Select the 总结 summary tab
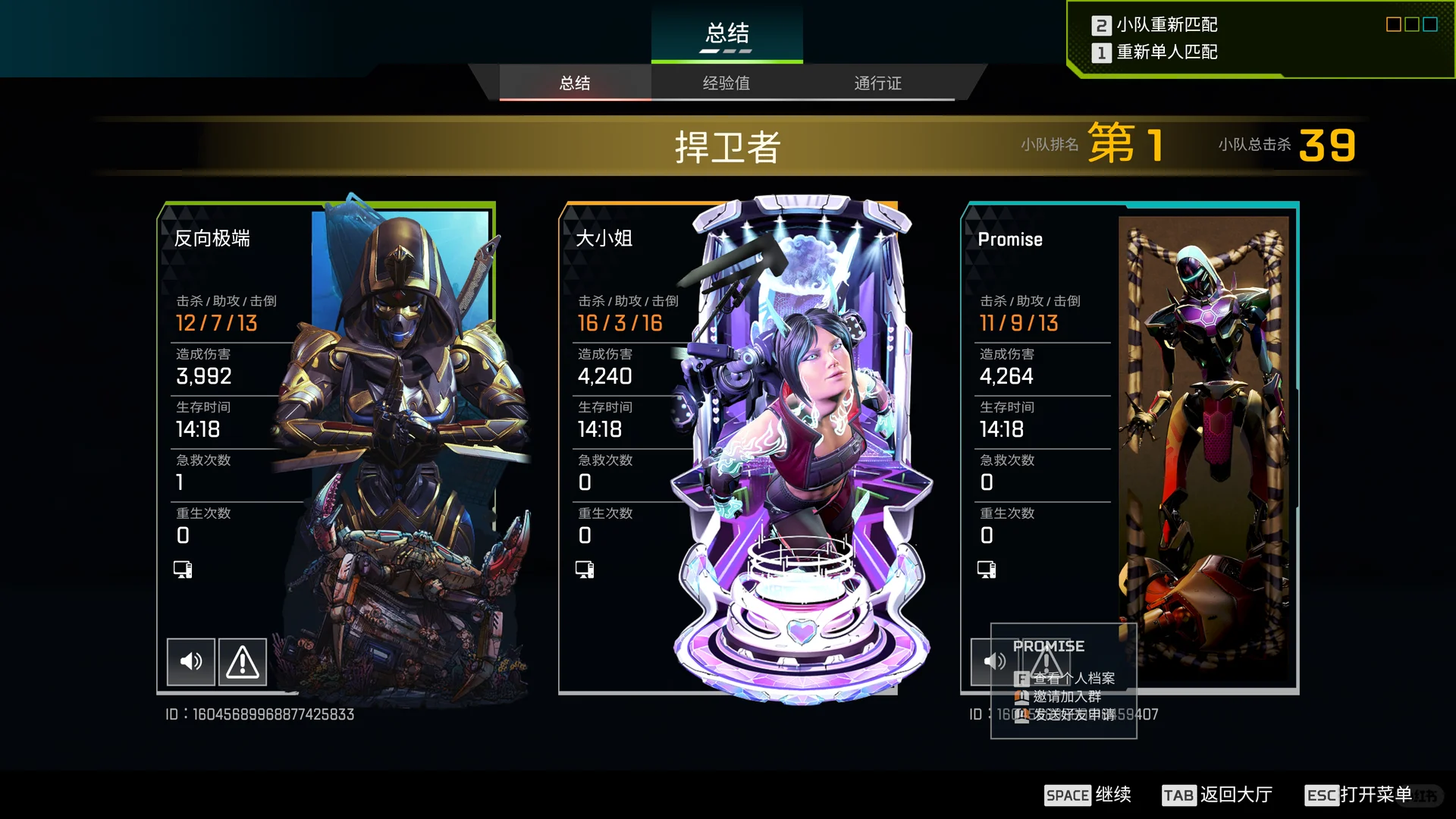The height and width of the screenshot is (819, 1456). pos(574,83)
